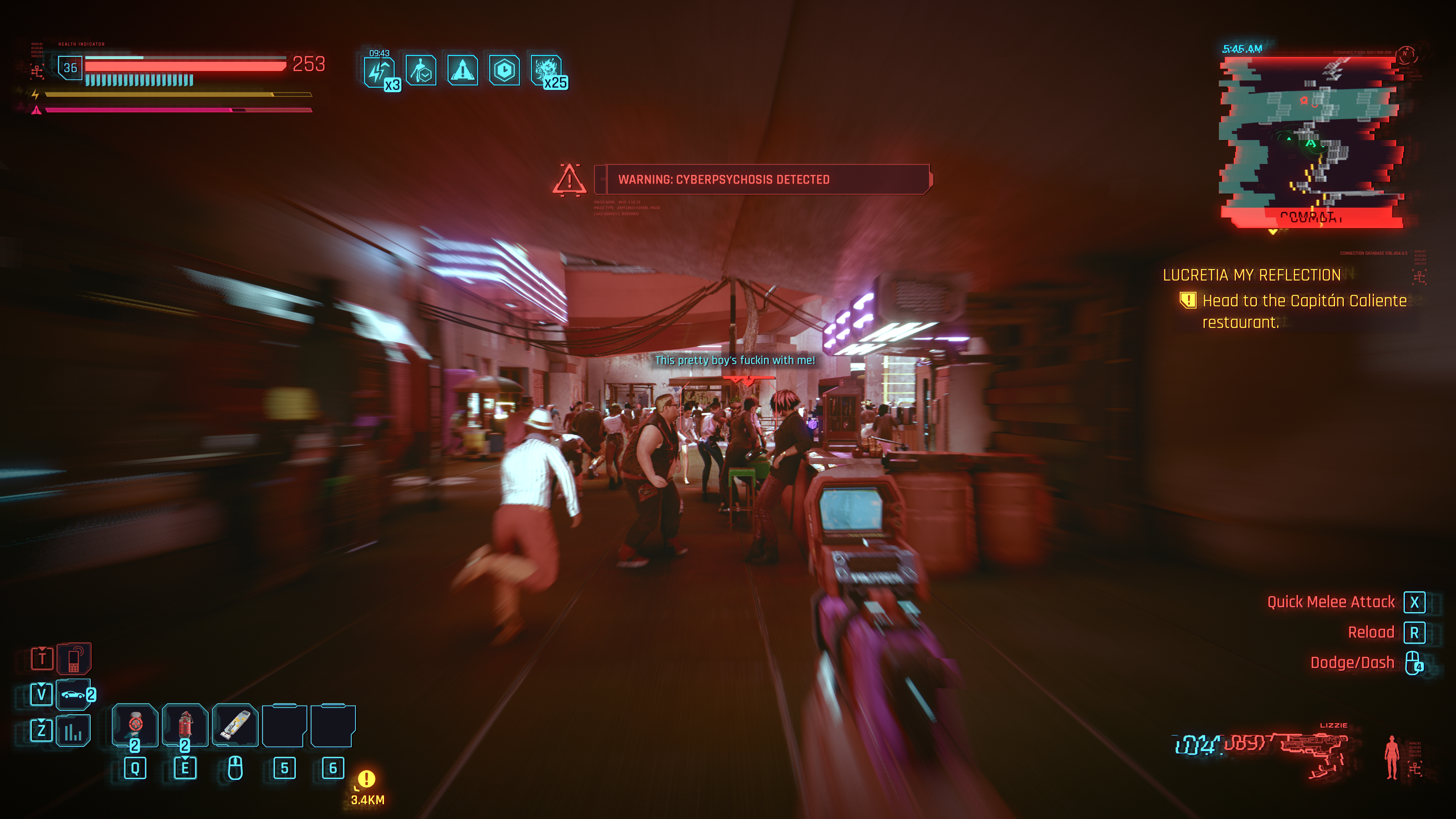The image size is (1456, 819).
Task: Select the carrying body status icon
Action: (420, 71)
